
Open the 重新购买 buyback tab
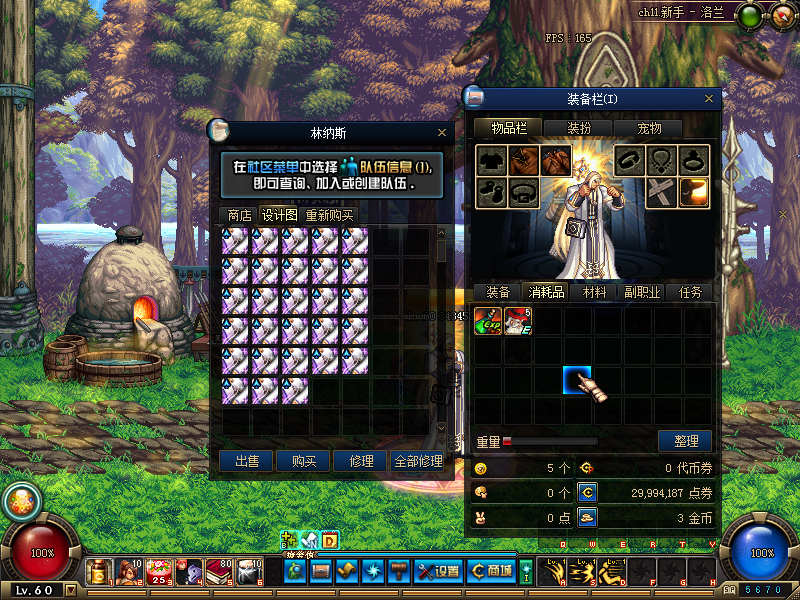pyautogui.click(x=329, y=215)
